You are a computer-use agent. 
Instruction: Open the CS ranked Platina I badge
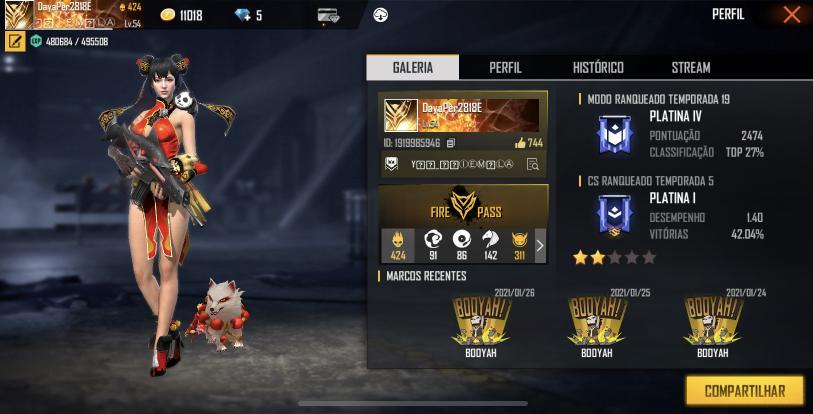[609, 215]
